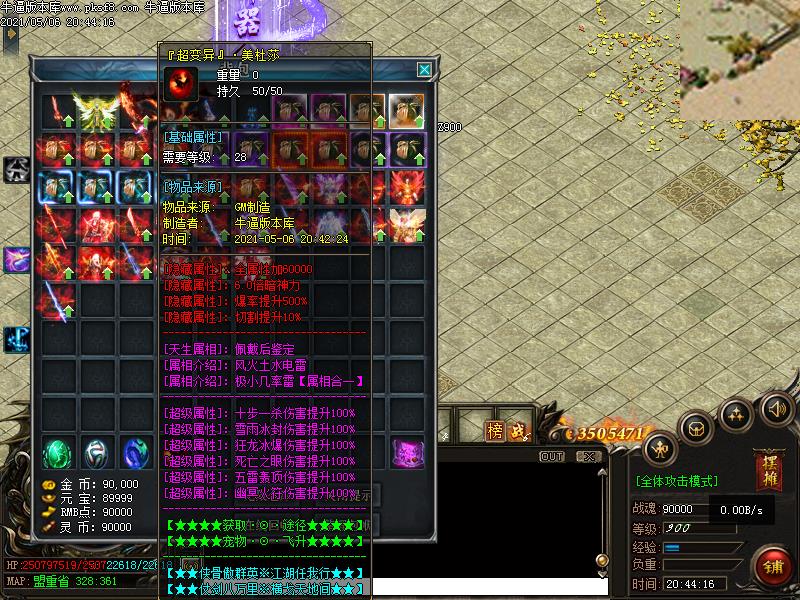Toggle the sound speaker icon
The width and height of the screenshot is (800, 600).
coord(775,408)
